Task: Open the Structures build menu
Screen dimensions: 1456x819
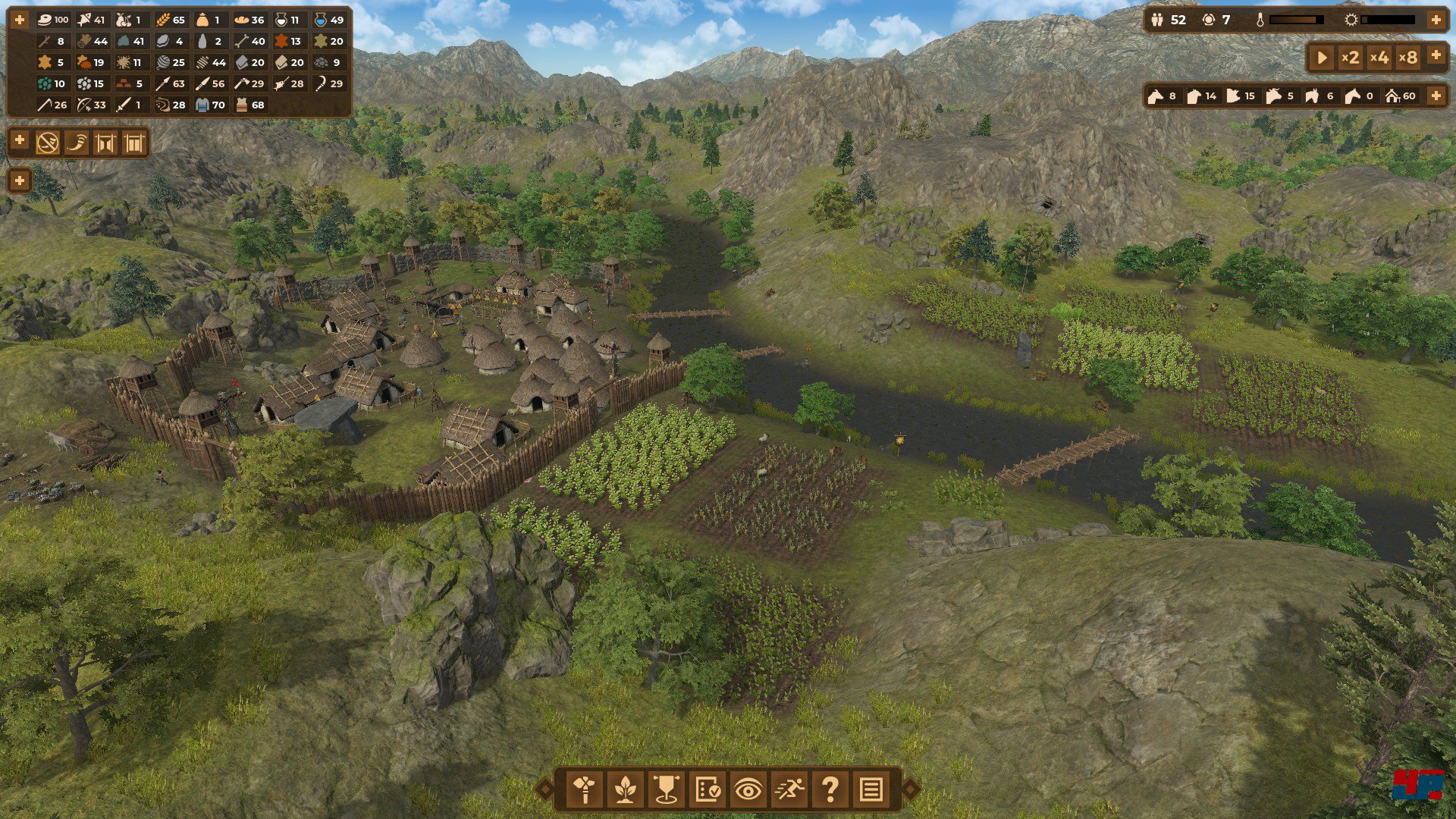Action: pyautogui.click(x=585, y=790)
